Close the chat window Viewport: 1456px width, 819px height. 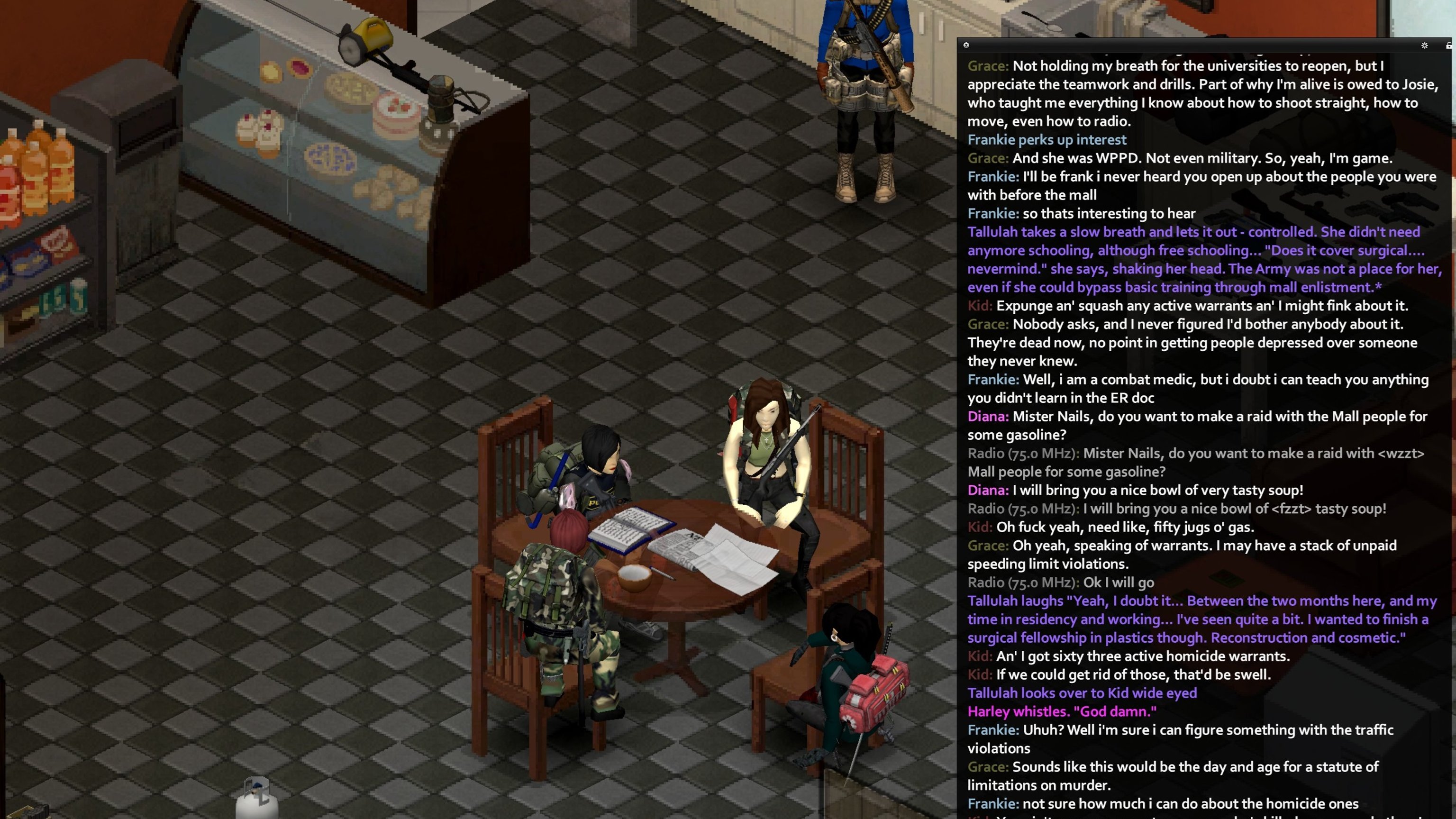tap(966, 45)
